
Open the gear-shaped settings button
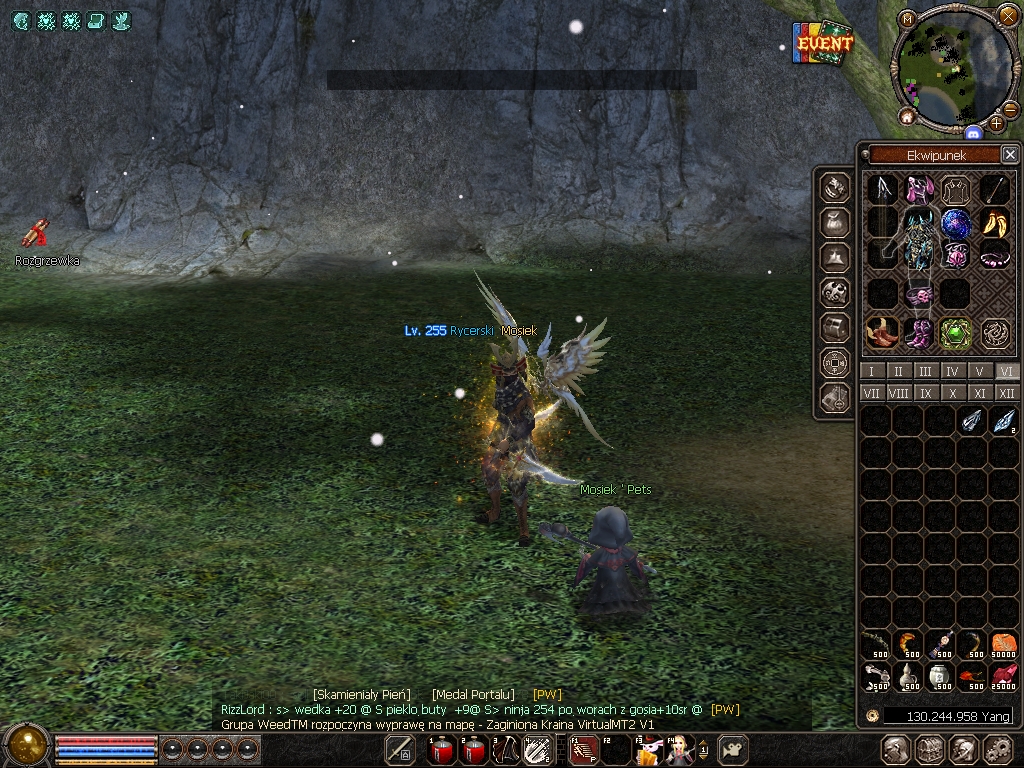(998, 749)
